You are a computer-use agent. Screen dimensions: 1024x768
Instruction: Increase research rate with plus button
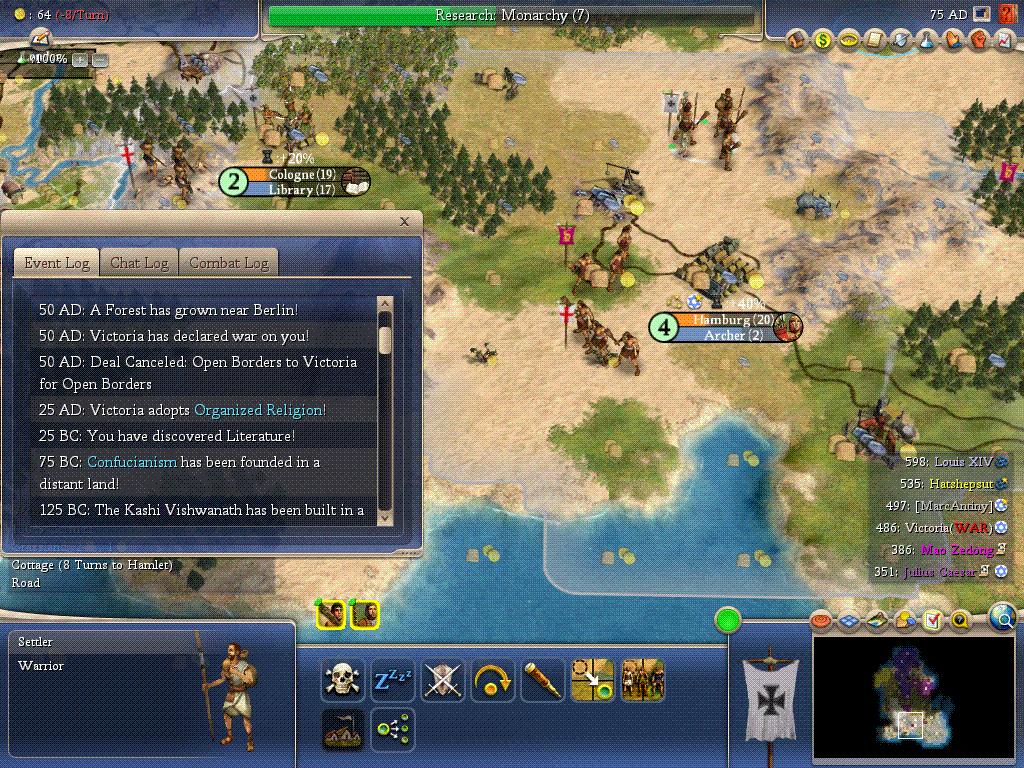pyautogui.click(x=80, y=59)
